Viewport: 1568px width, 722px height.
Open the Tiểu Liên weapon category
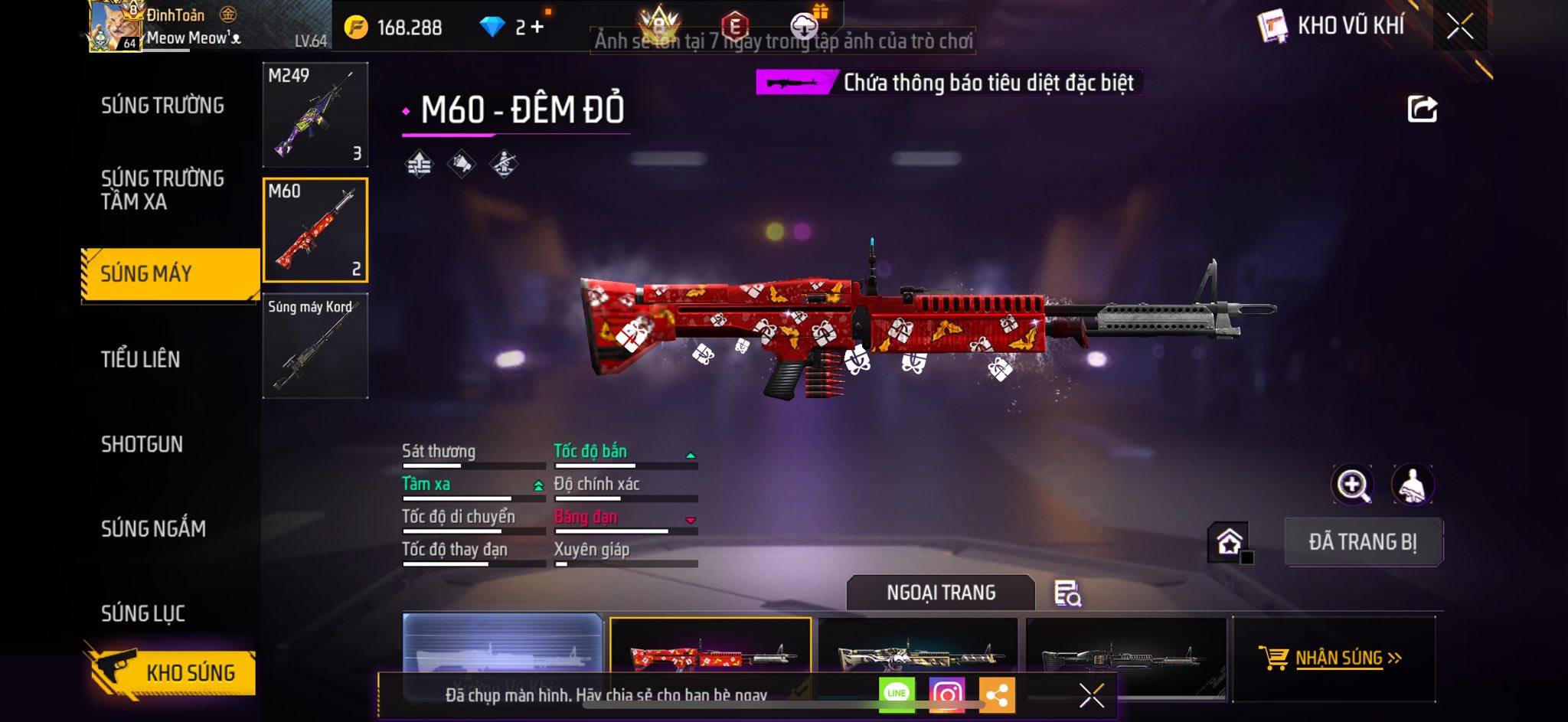coord(141,359)
